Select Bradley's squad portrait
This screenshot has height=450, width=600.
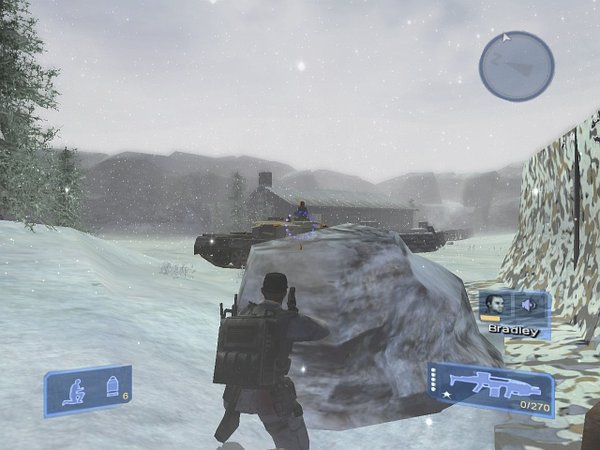point(493,304)
